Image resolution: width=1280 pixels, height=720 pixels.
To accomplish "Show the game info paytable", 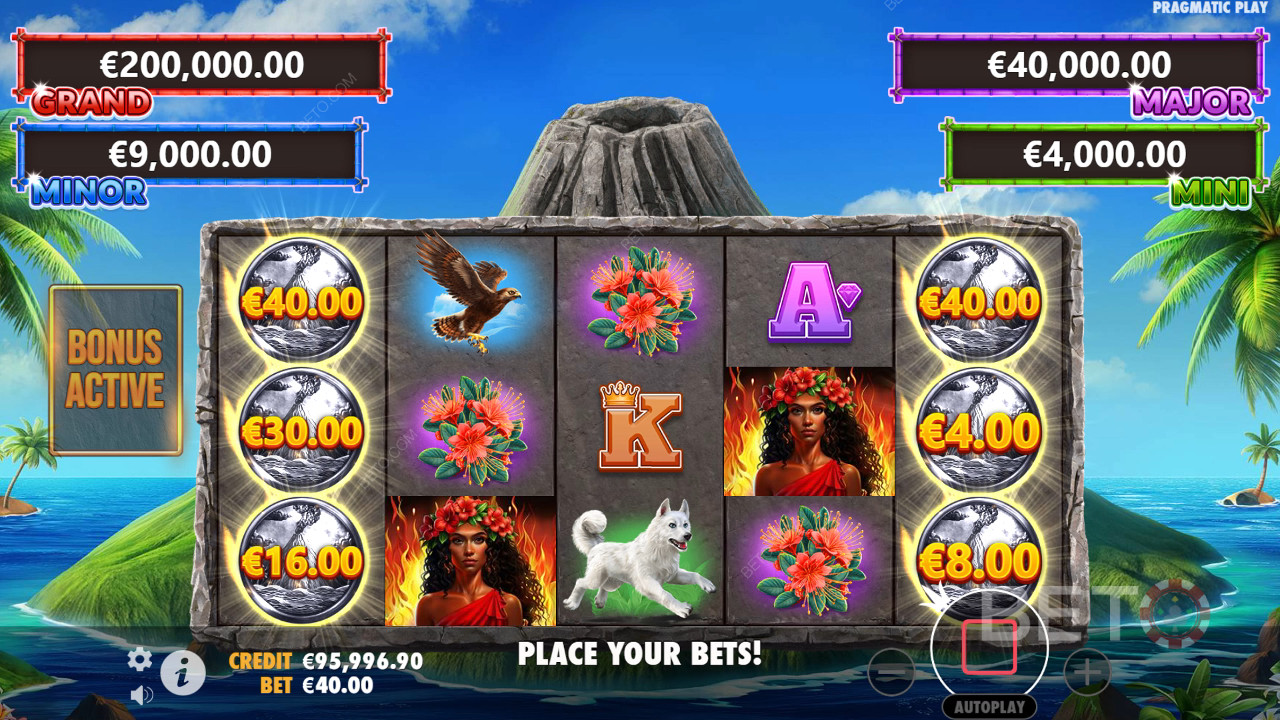I will pyautogui.click(x=182, y=673).
